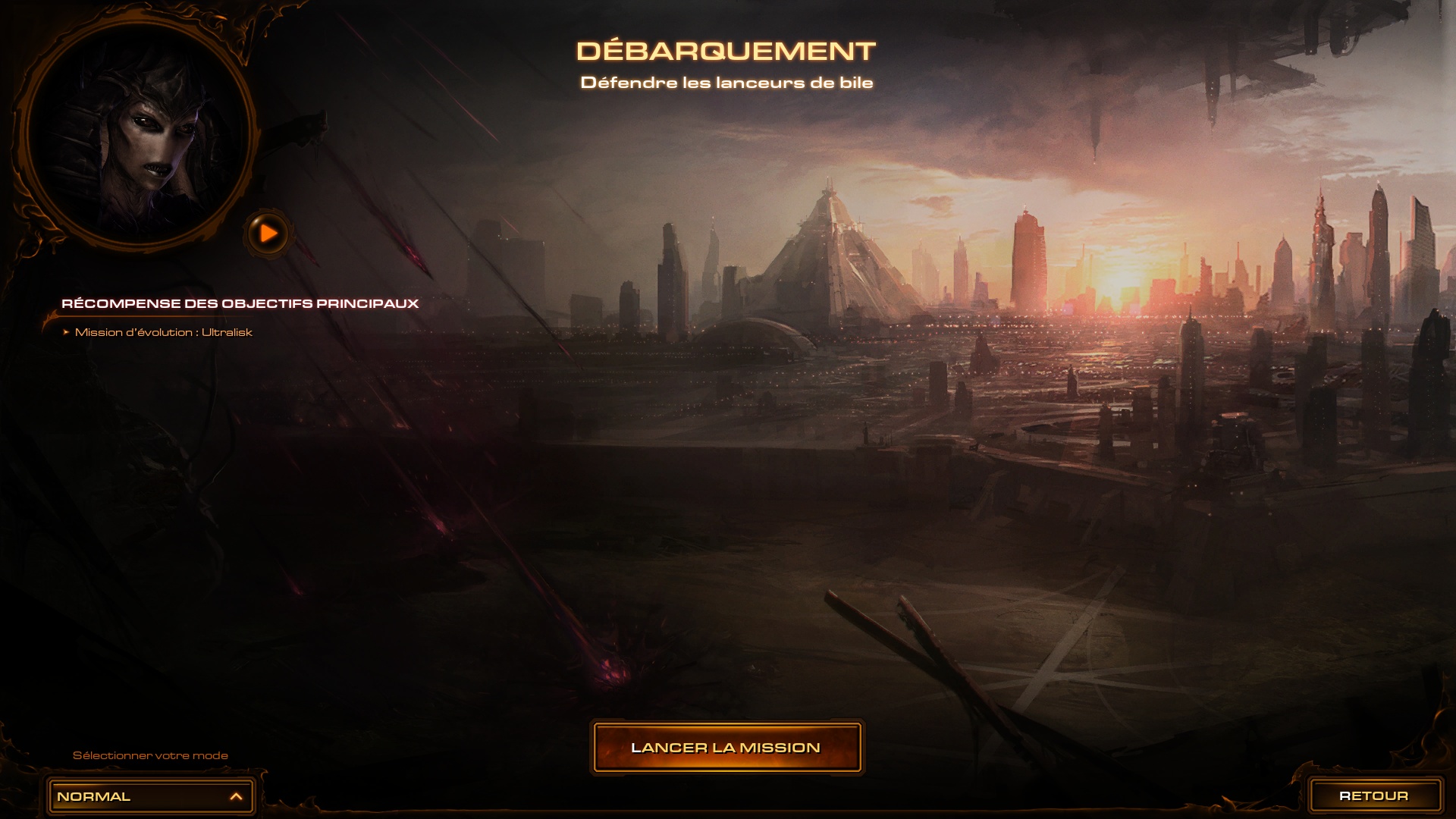
Task: Launch the mission with Lancer la mission
Action: point(726,748)
